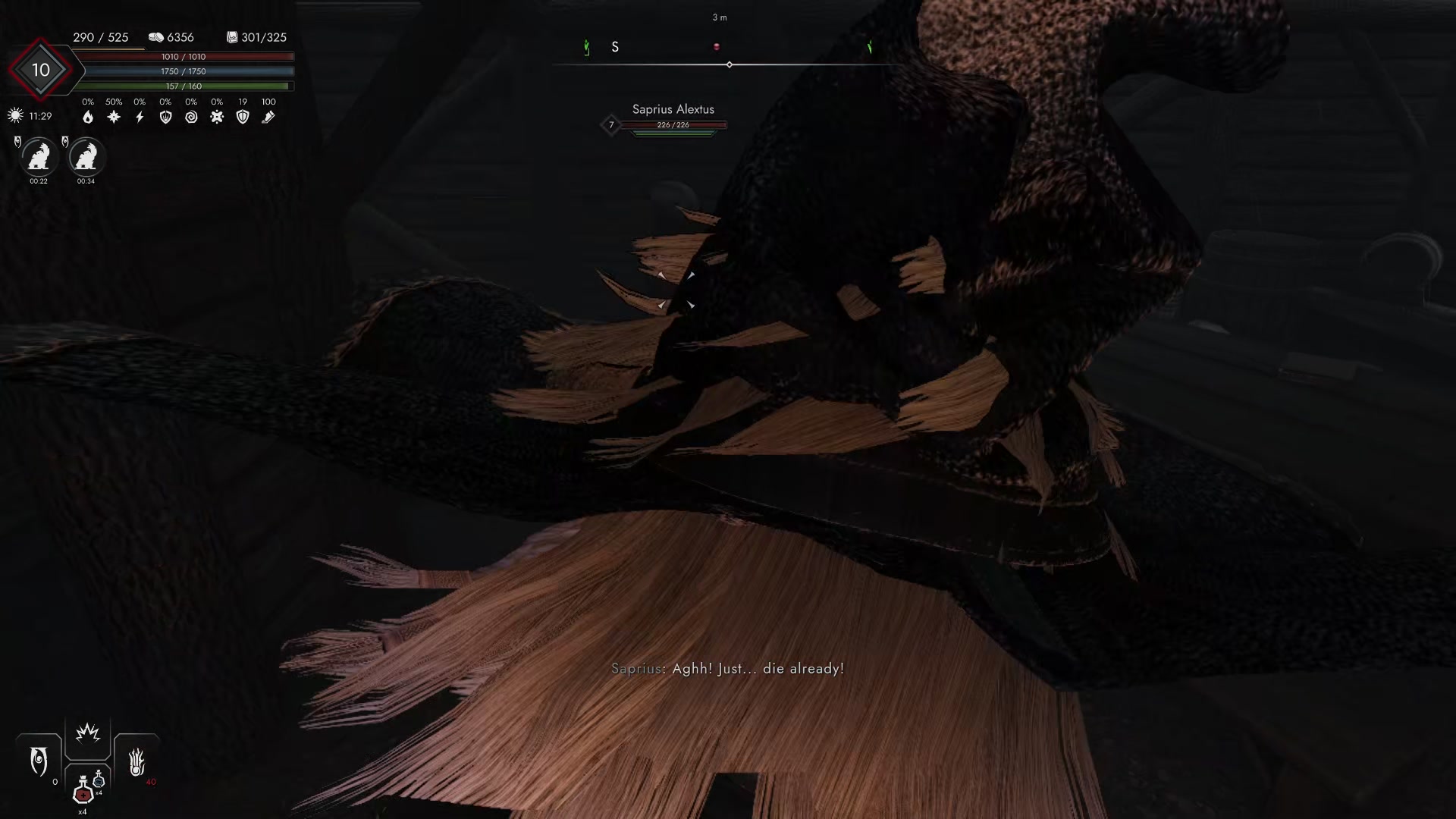Click the fire resistance icon
This screenshot has height=819, width=1456.
coord(87,117)
